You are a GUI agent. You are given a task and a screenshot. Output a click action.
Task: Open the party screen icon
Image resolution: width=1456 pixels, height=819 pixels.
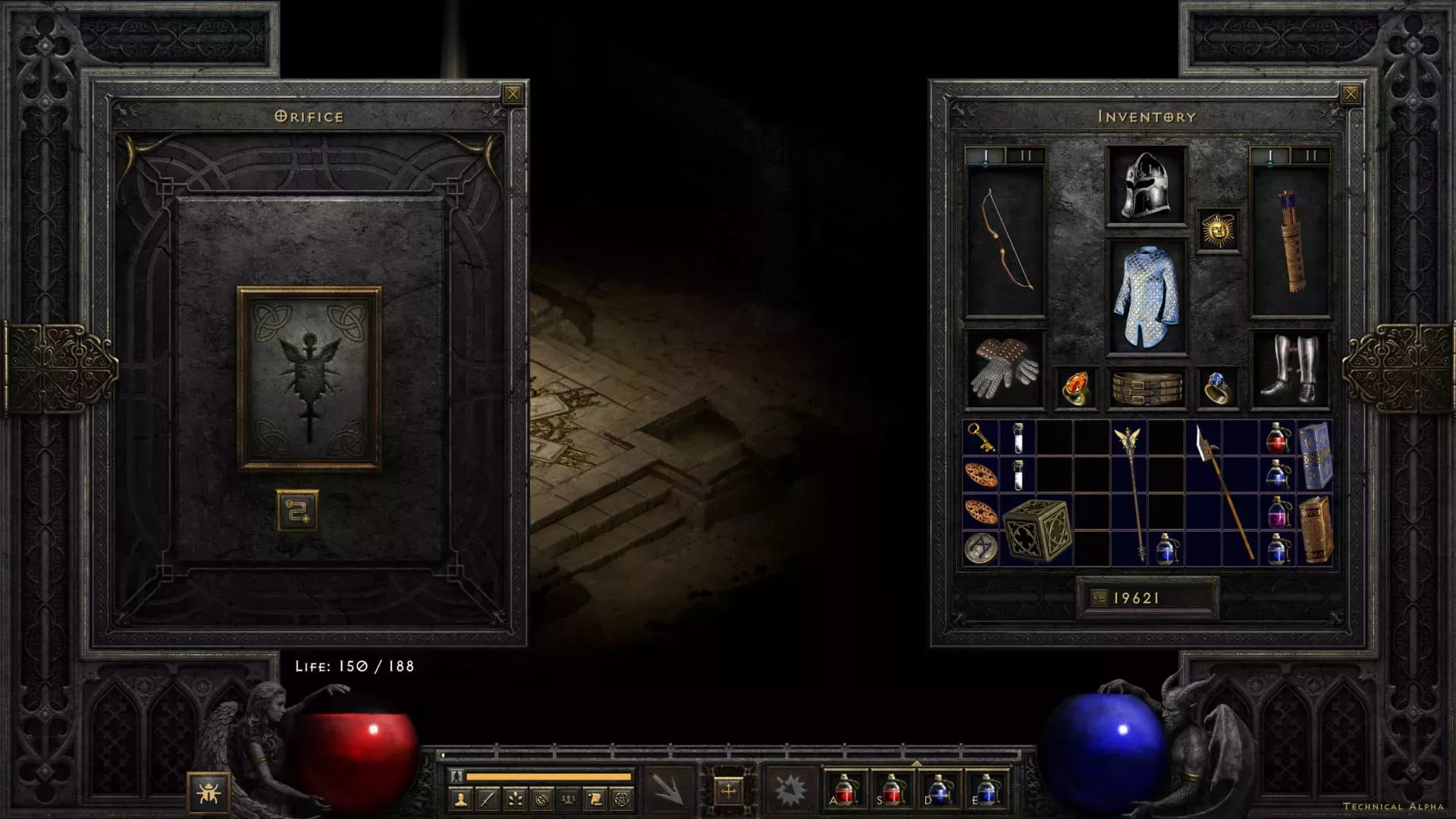(x=568, y=799)
